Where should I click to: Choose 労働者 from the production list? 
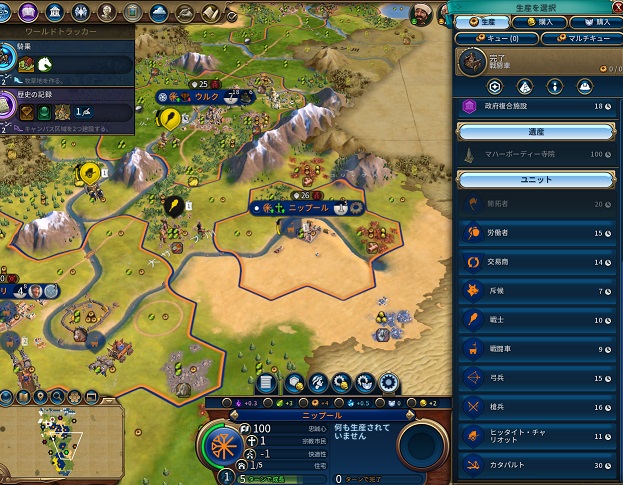tap(540, 233)
